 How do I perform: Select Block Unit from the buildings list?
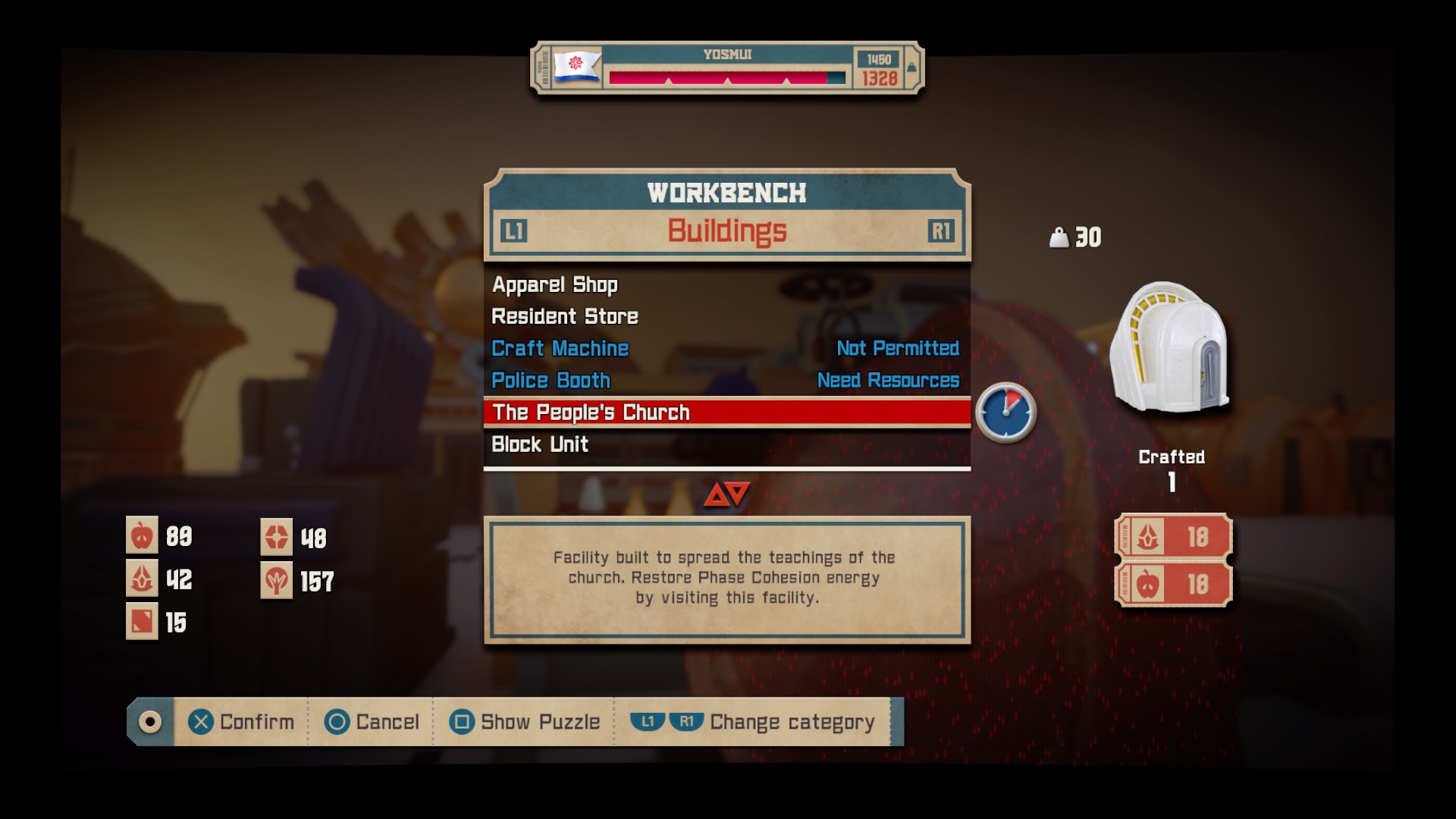click(540, 444)
